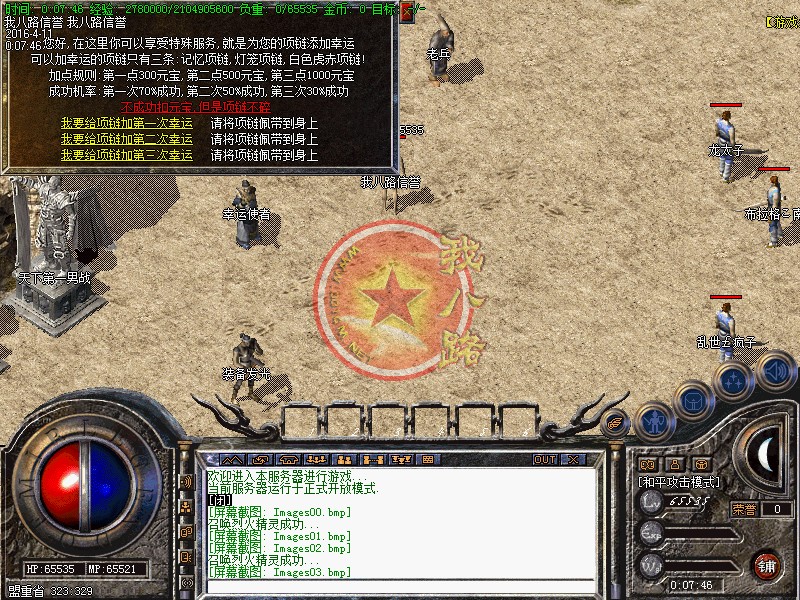800x600 pixels.
Task: Click the mountain icon on chat toolbar
Action: [234, 459]
